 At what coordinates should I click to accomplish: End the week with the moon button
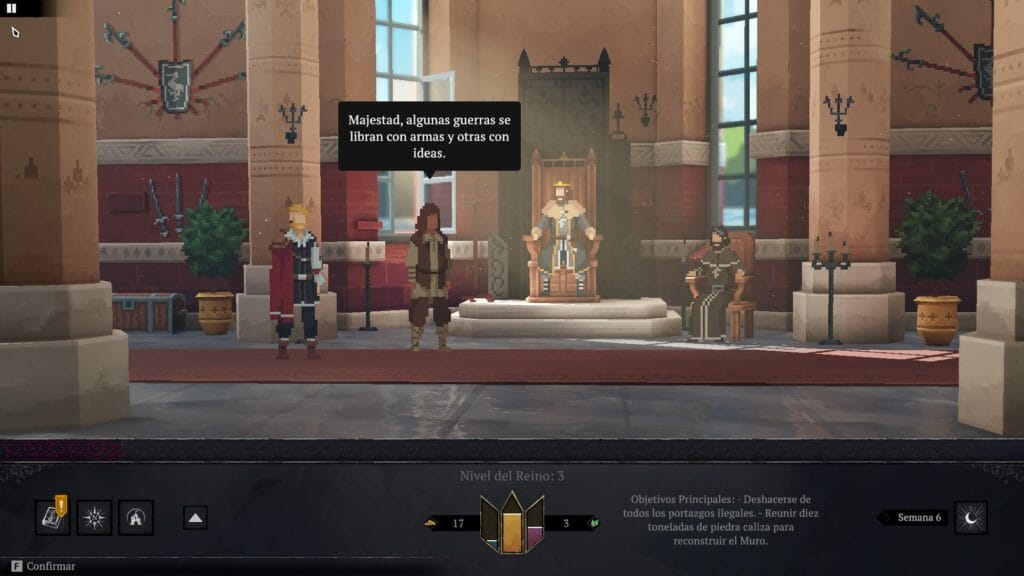point(970,517)
